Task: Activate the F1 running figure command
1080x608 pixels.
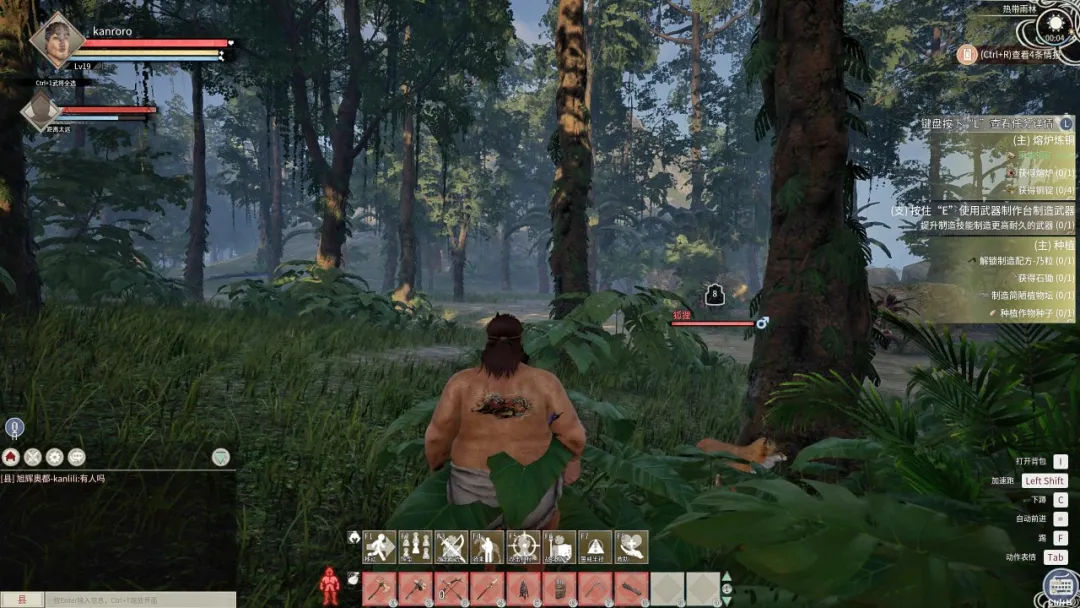Action: click(380, 547)
